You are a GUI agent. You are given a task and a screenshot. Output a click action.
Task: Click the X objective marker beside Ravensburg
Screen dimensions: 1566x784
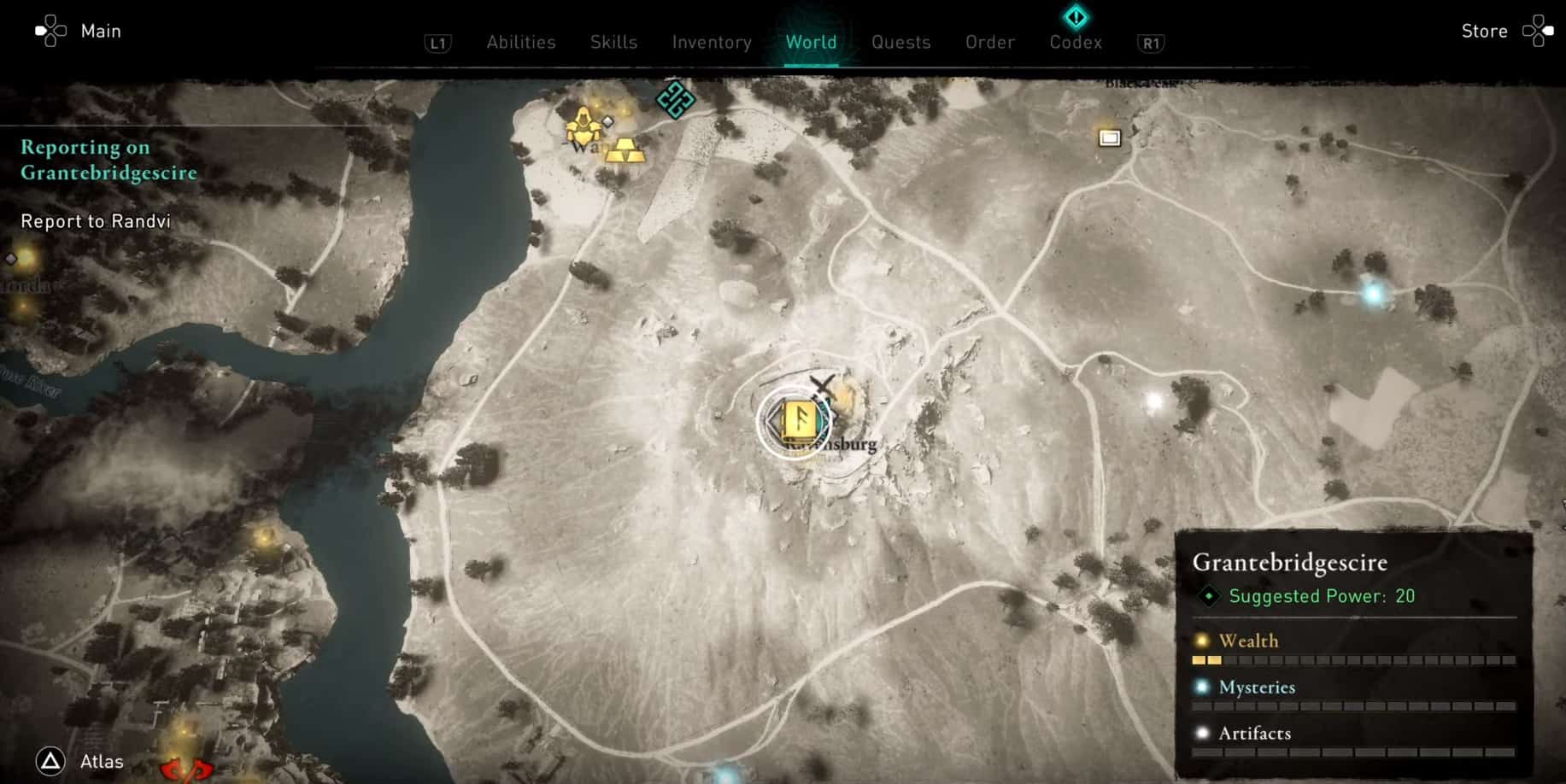(x=823, y=383)
